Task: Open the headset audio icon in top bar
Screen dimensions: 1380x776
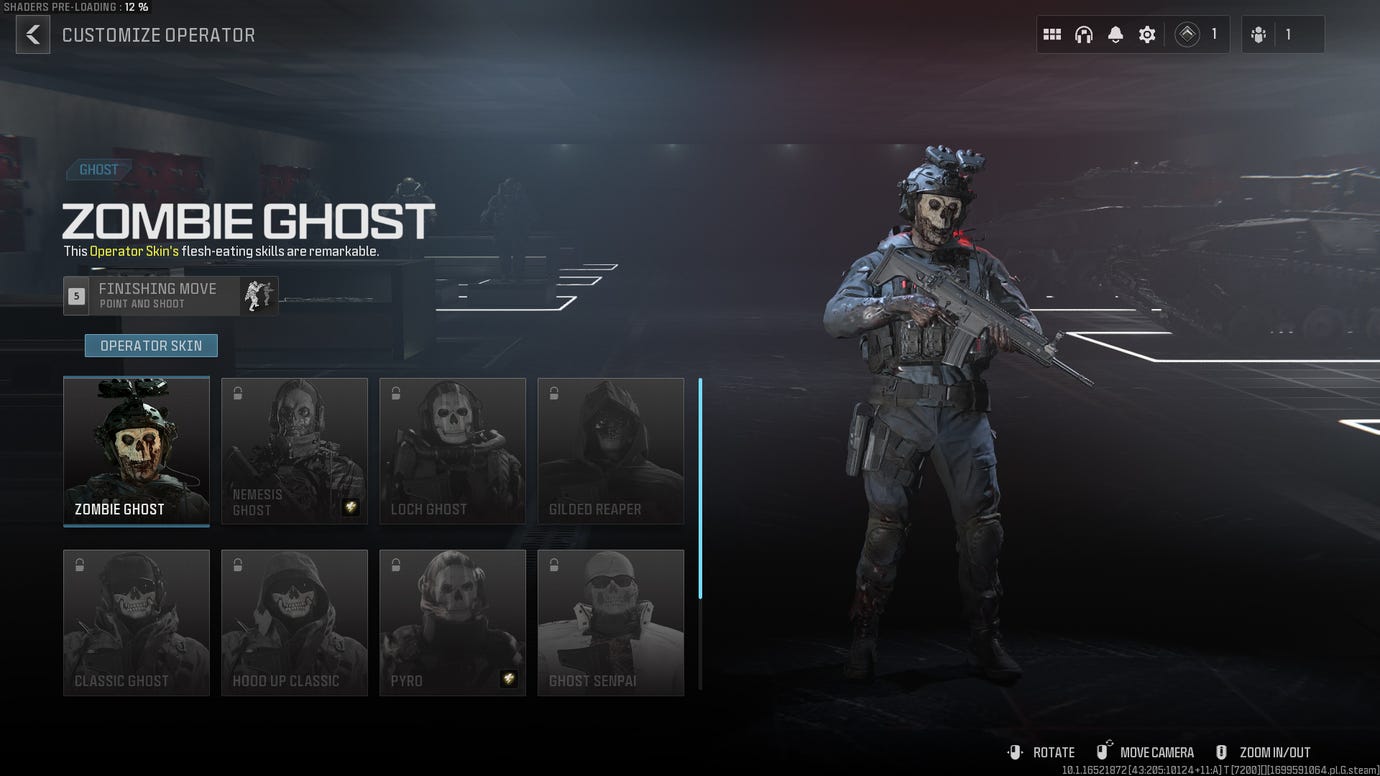Action: pos(1083,34)
